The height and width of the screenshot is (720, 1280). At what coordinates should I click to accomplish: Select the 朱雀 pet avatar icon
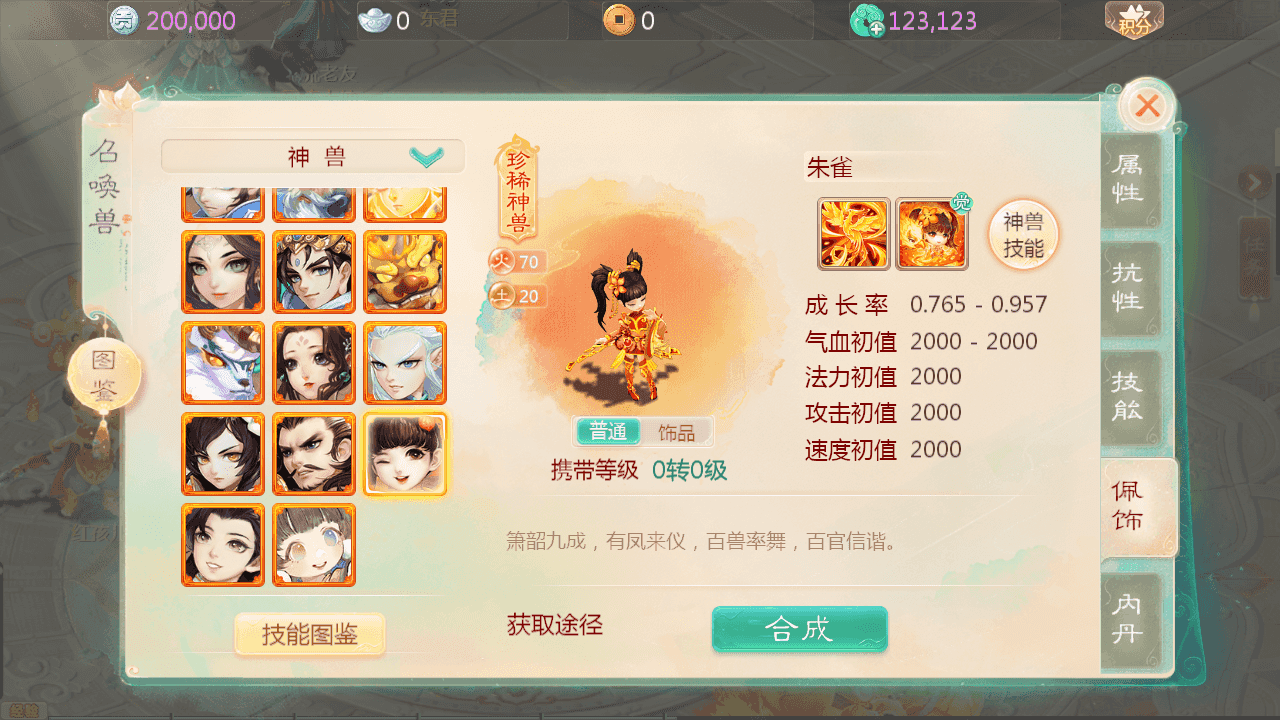[x=853, y=232]
